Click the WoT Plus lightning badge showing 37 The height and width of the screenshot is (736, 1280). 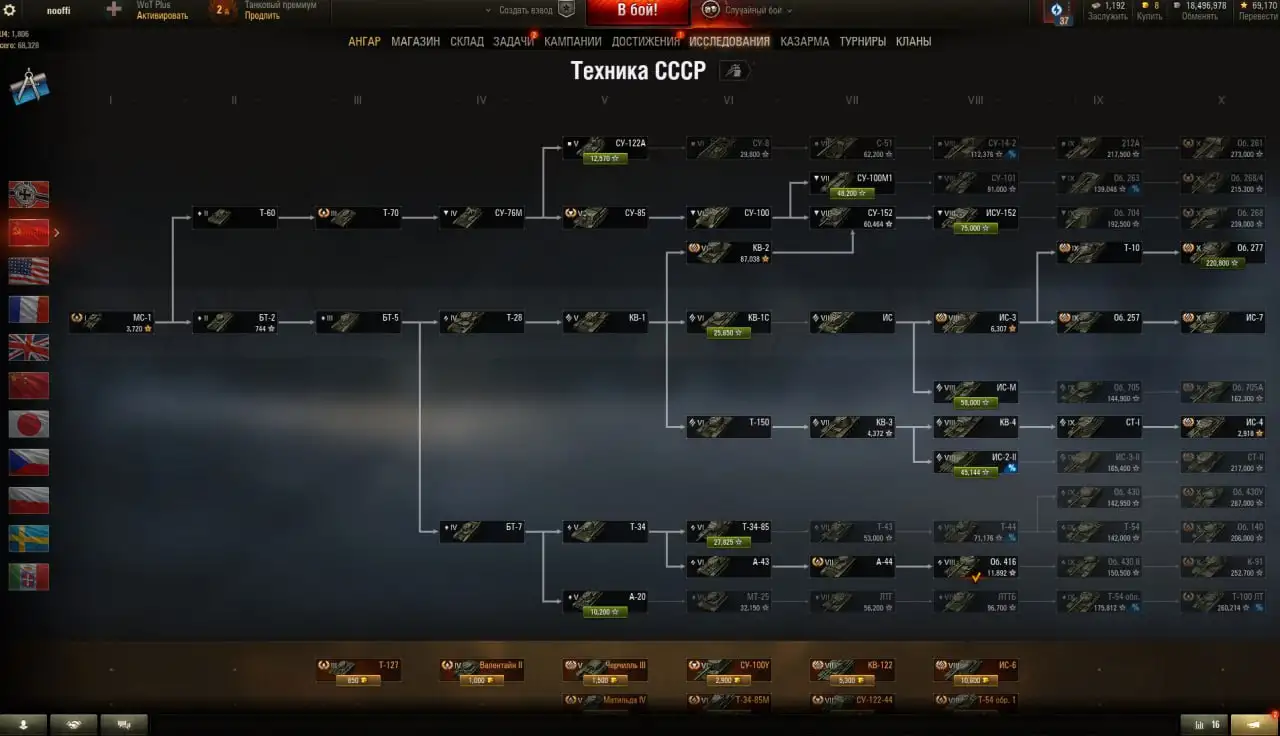point(1060,12)
